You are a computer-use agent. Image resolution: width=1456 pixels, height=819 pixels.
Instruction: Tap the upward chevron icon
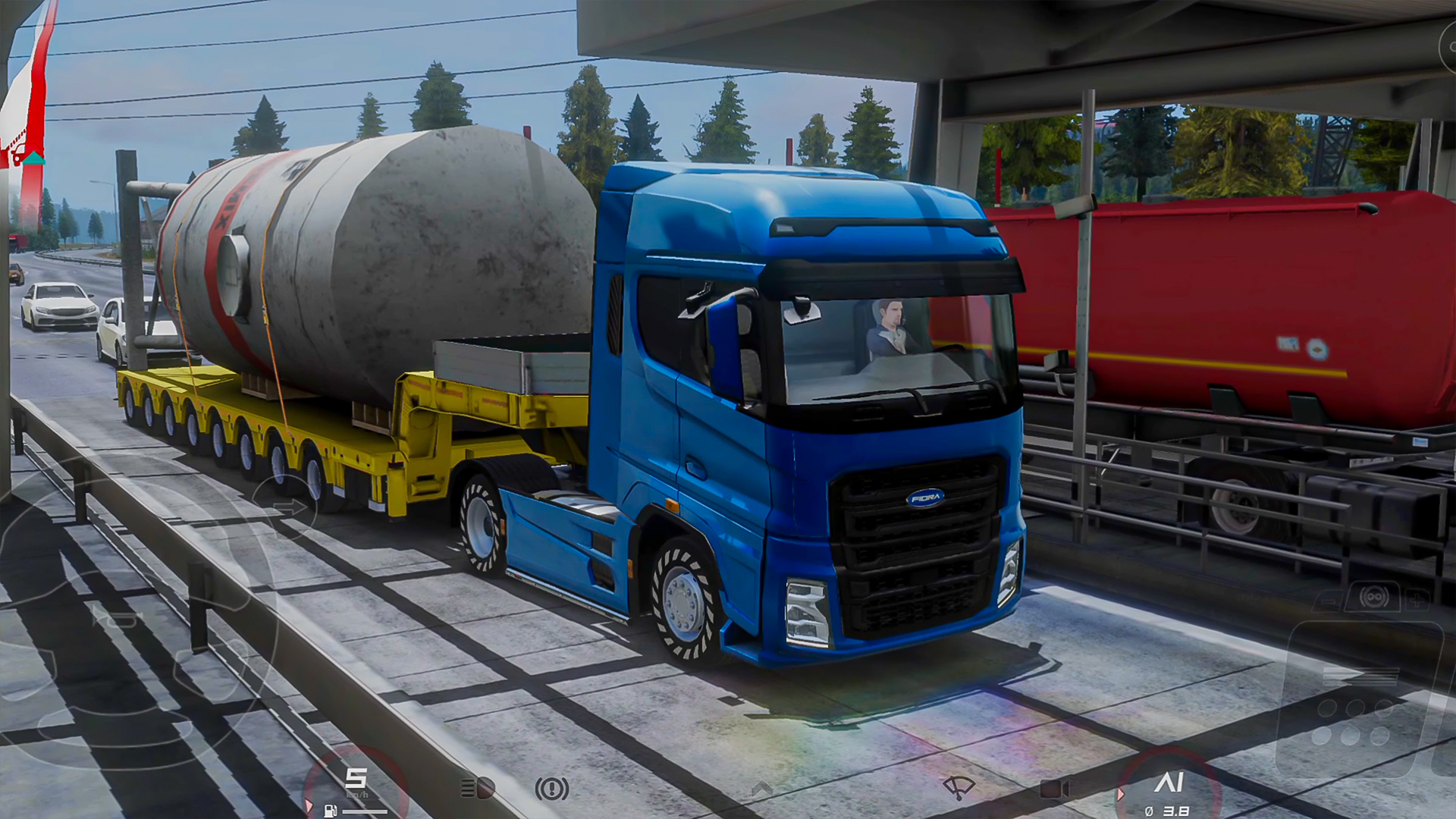click(x=761, y=789)
